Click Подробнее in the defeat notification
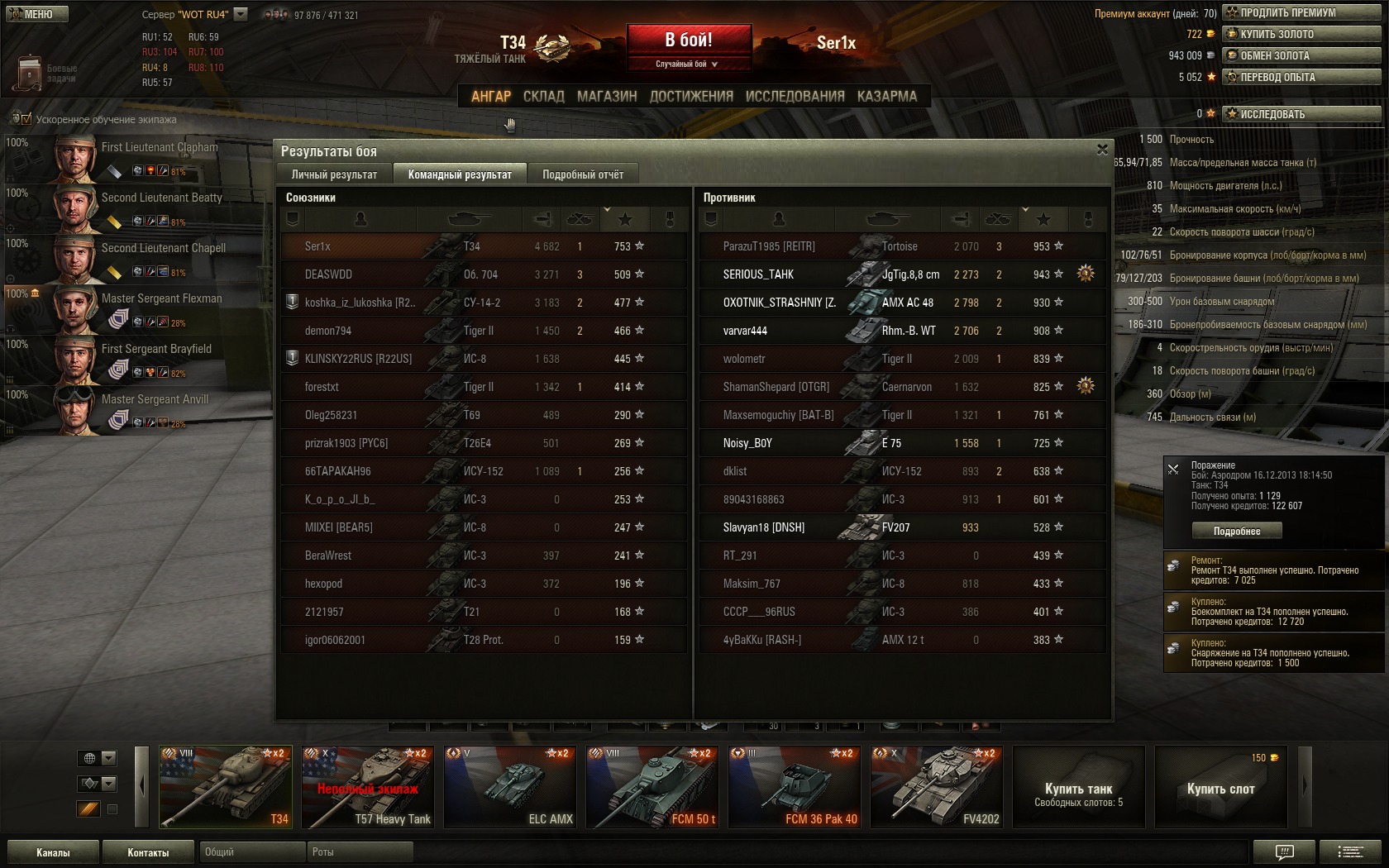The height and width of the screenshot is (868, 1389). coord(1236,531)
